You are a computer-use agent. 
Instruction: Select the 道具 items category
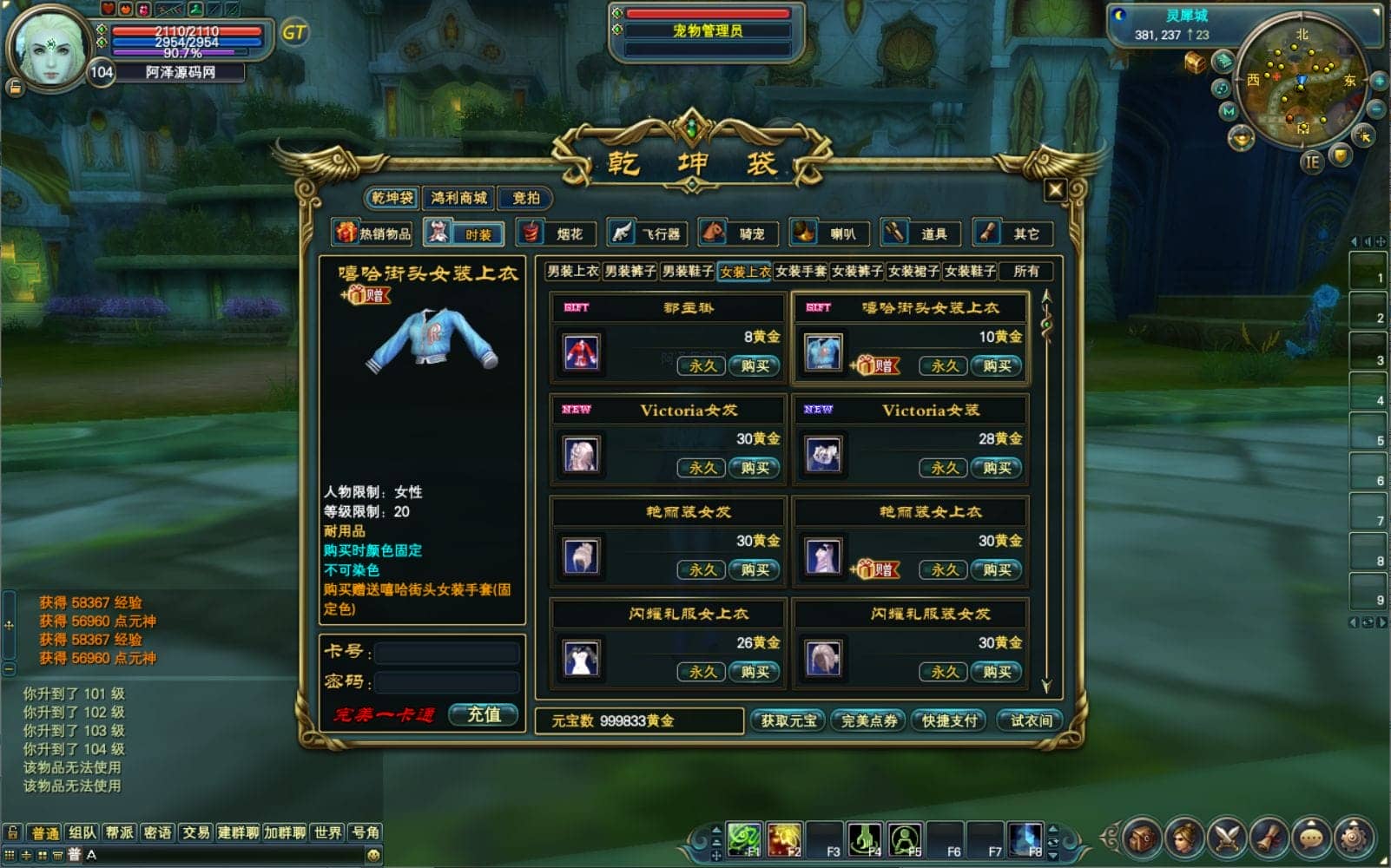click(921, 233)
